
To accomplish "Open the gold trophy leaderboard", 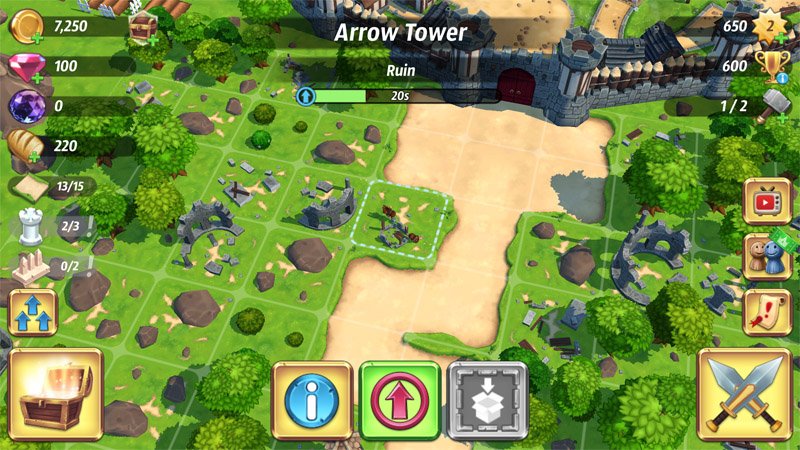I will click(x=771, y=67).
